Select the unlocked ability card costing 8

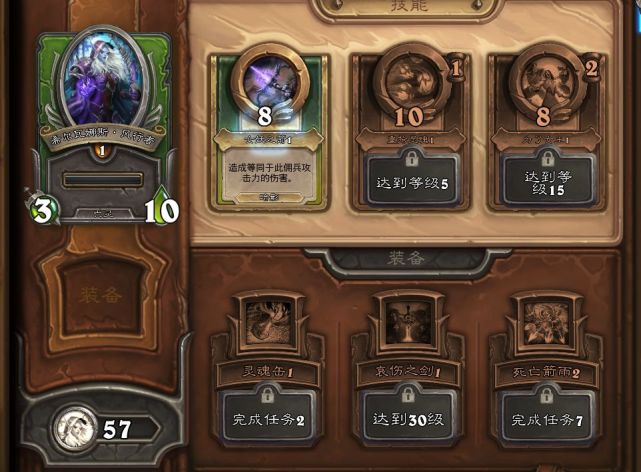click(x=267, y=130)
